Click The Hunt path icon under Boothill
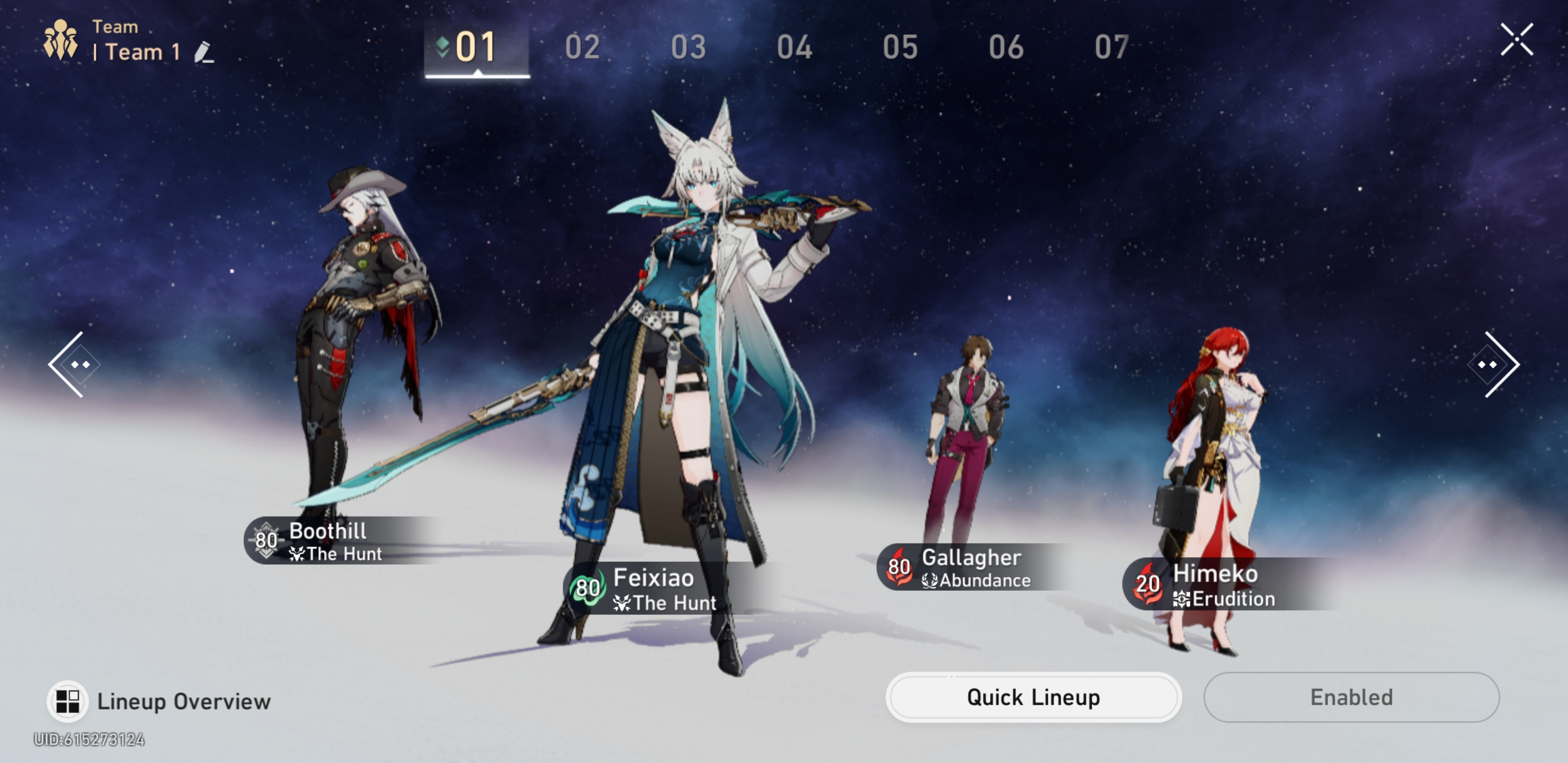This screenshot has width=1568, height=763. tap(297, 554)
